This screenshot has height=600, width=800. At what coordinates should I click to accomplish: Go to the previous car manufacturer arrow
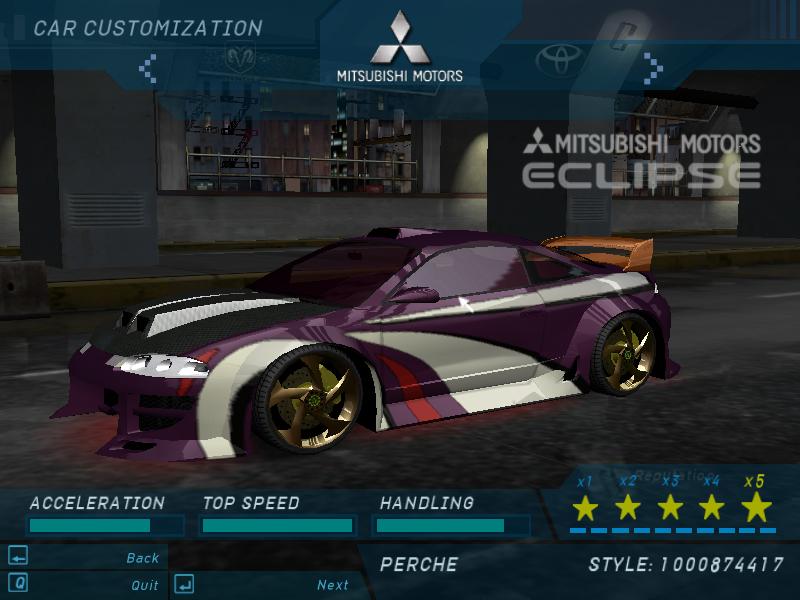coord(148,67)
